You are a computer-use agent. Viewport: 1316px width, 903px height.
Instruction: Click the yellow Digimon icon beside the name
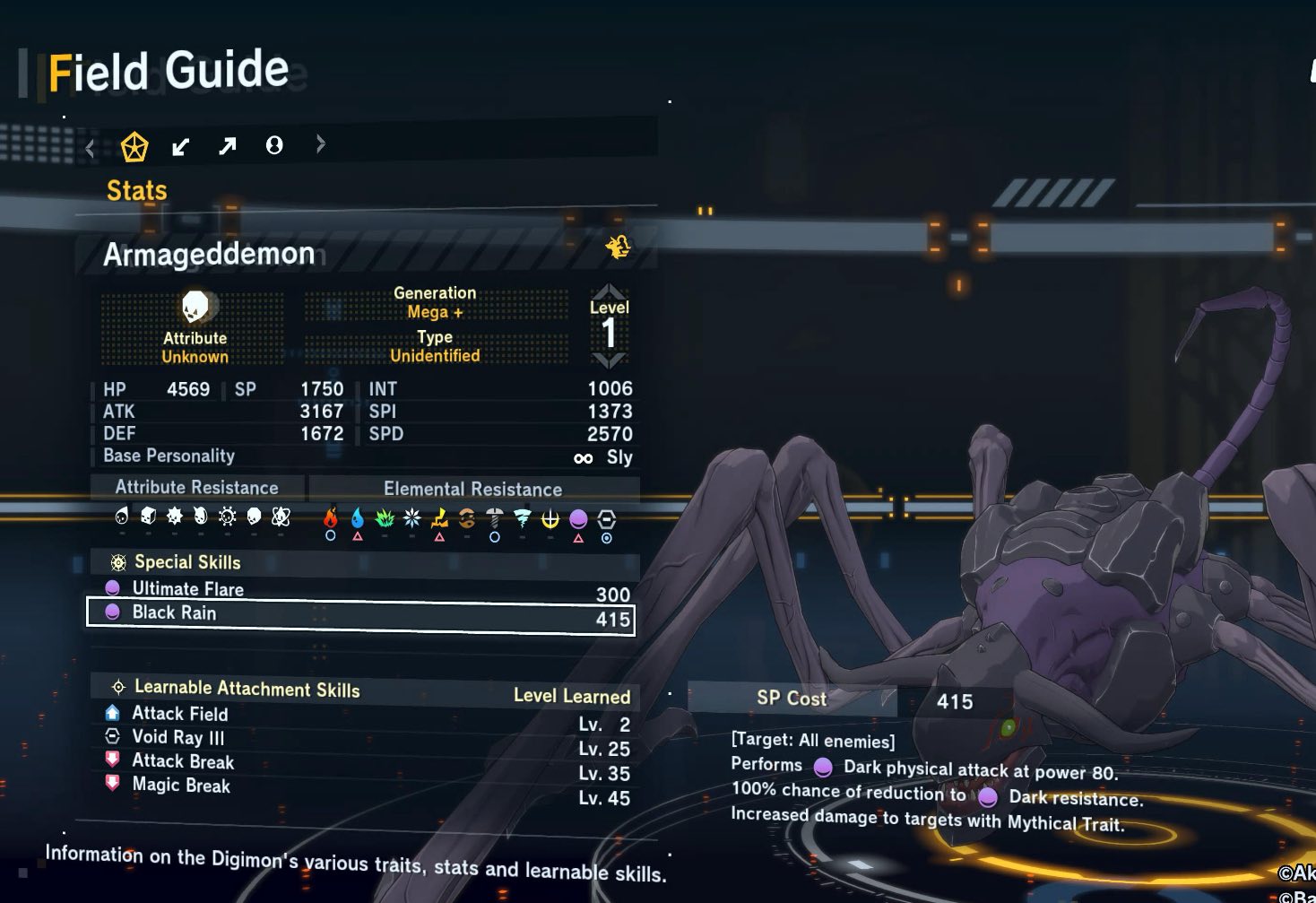618,247
